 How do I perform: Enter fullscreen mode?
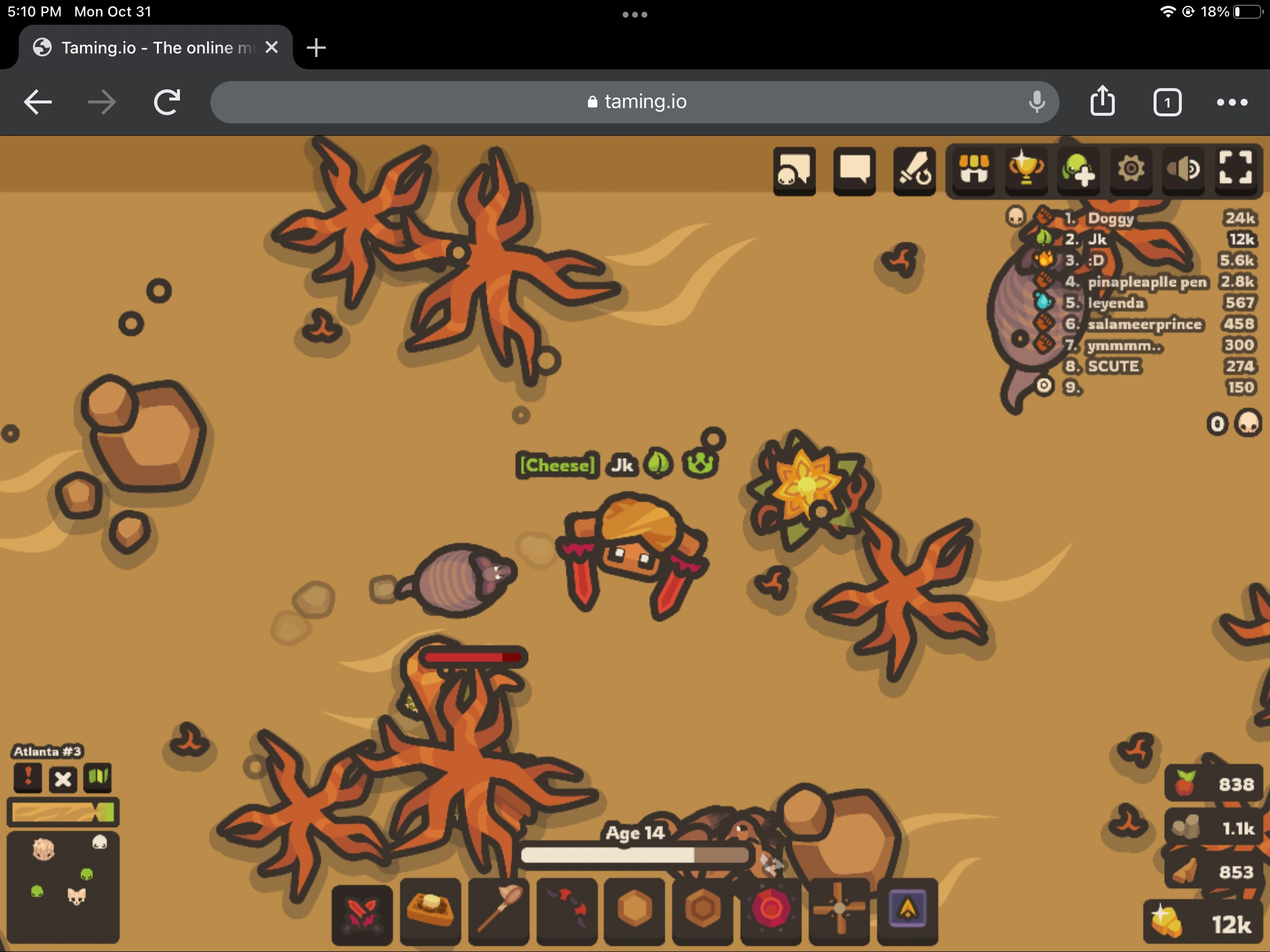point(1238,171)
